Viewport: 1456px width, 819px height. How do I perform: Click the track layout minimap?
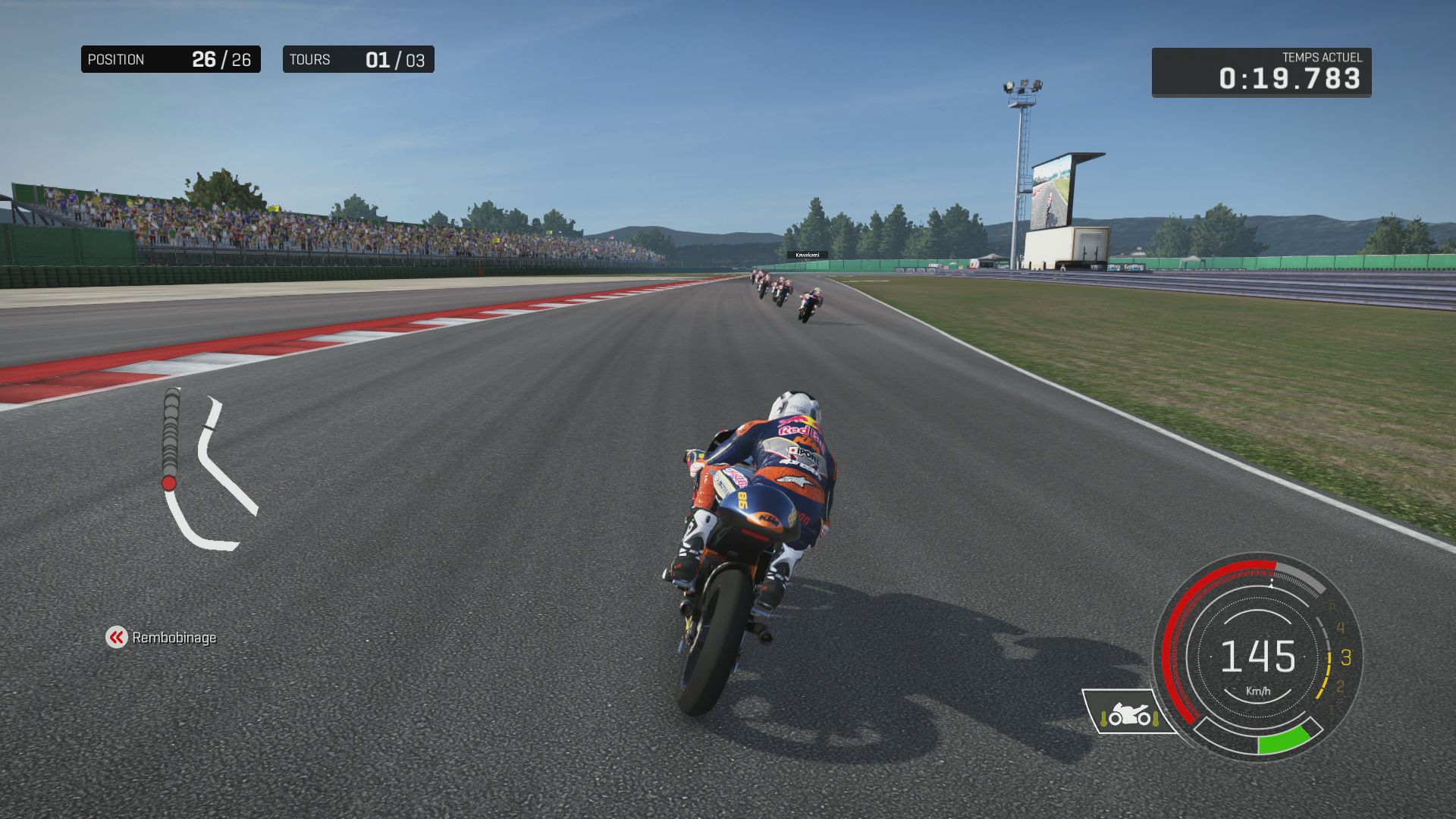(209, 470)
